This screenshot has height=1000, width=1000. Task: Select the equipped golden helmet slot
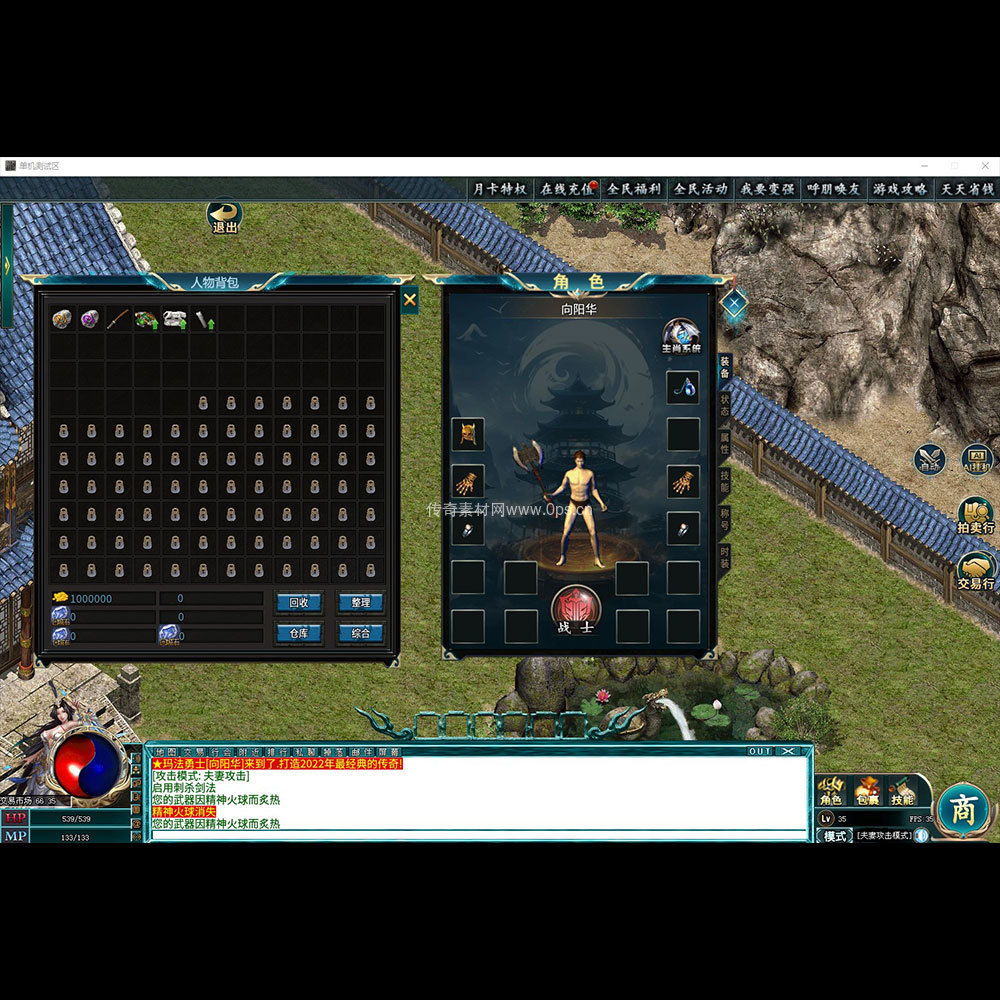coord(467,434)
